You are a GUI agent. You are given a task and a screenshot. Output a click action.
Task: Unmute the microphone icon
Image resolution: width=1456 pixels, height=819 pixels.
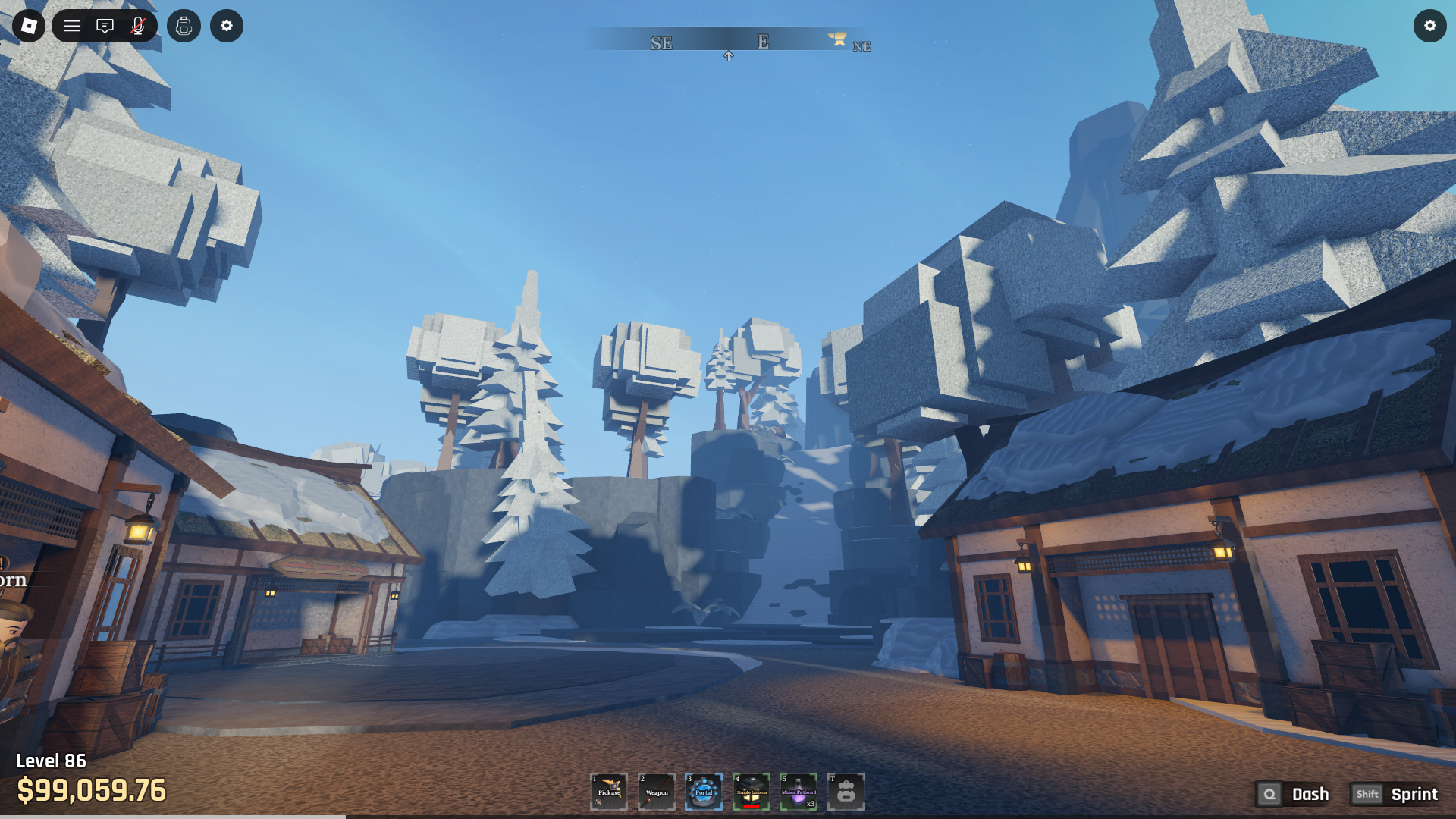coord(137,26)
